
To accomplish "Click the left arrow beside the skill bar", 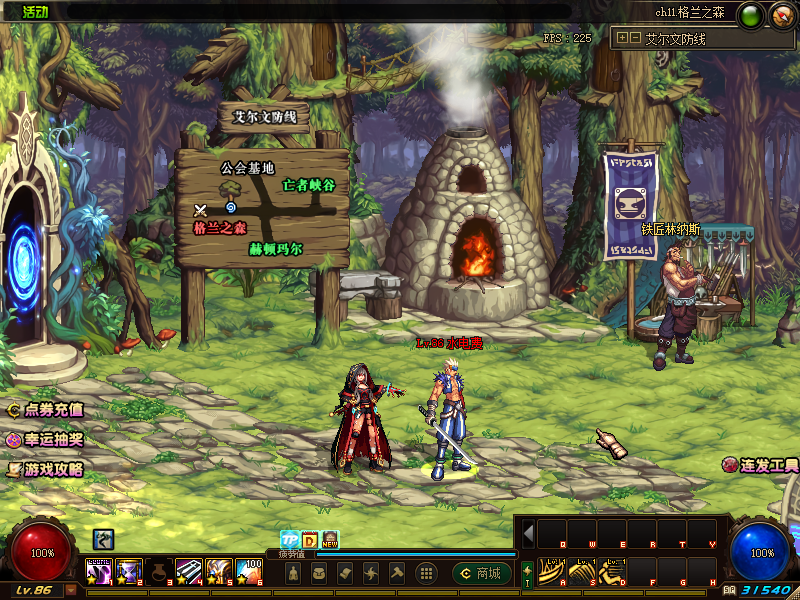I will pos(528,532).
